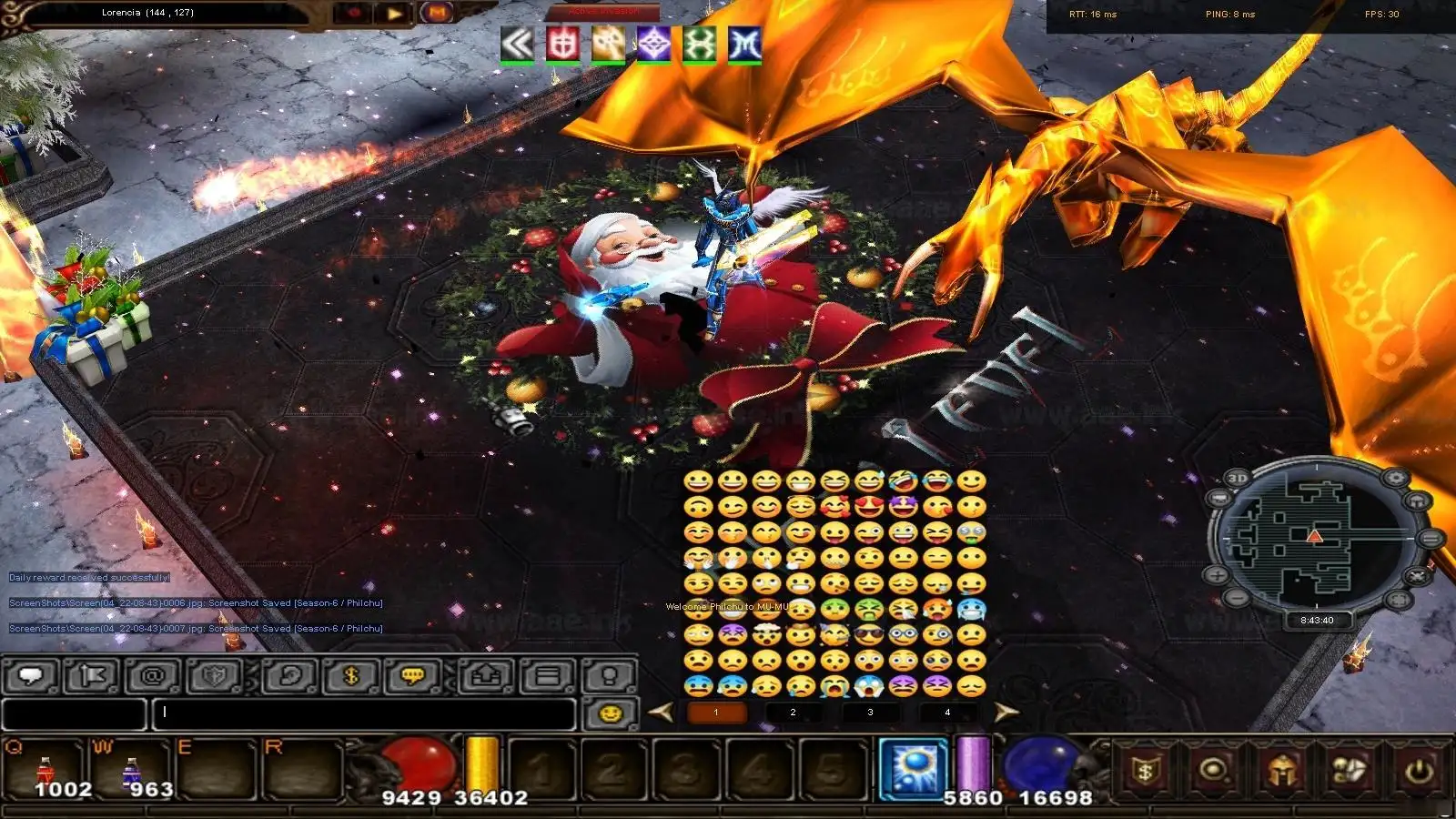Click the power button in the menu bar
Image resolution: width=1456 pixels, height=819 pixels.
(x=1419, y=772)
